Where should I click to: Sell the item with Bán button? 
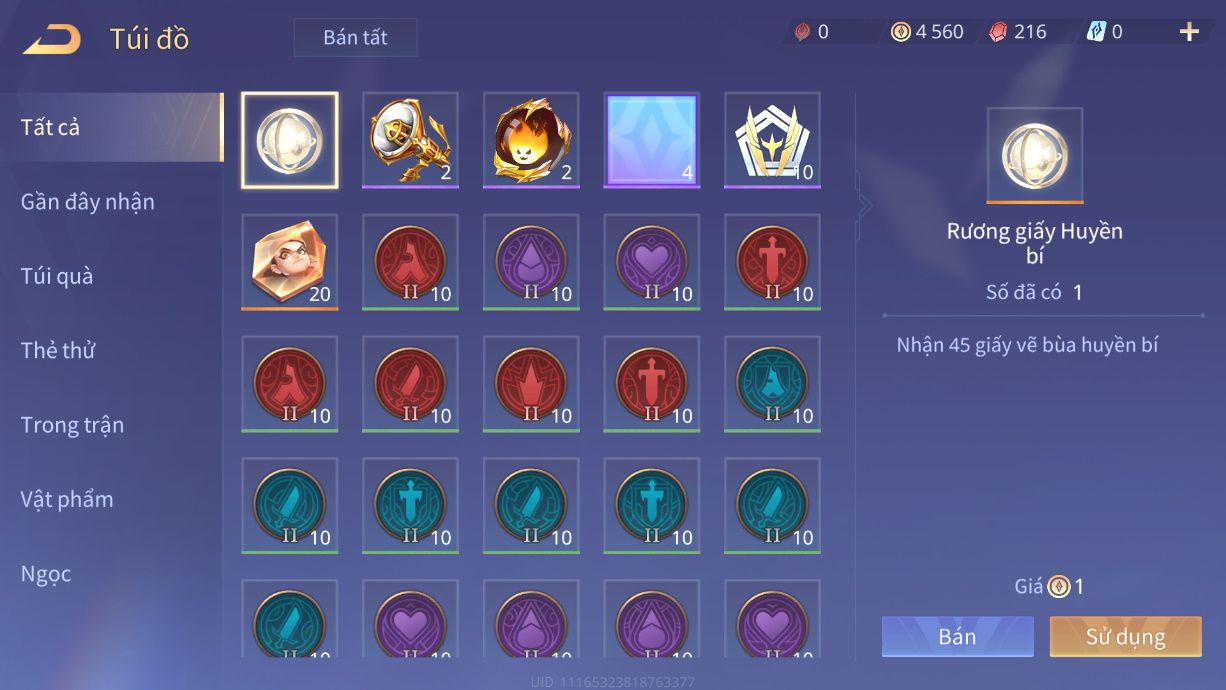click(x=957, y=637)
